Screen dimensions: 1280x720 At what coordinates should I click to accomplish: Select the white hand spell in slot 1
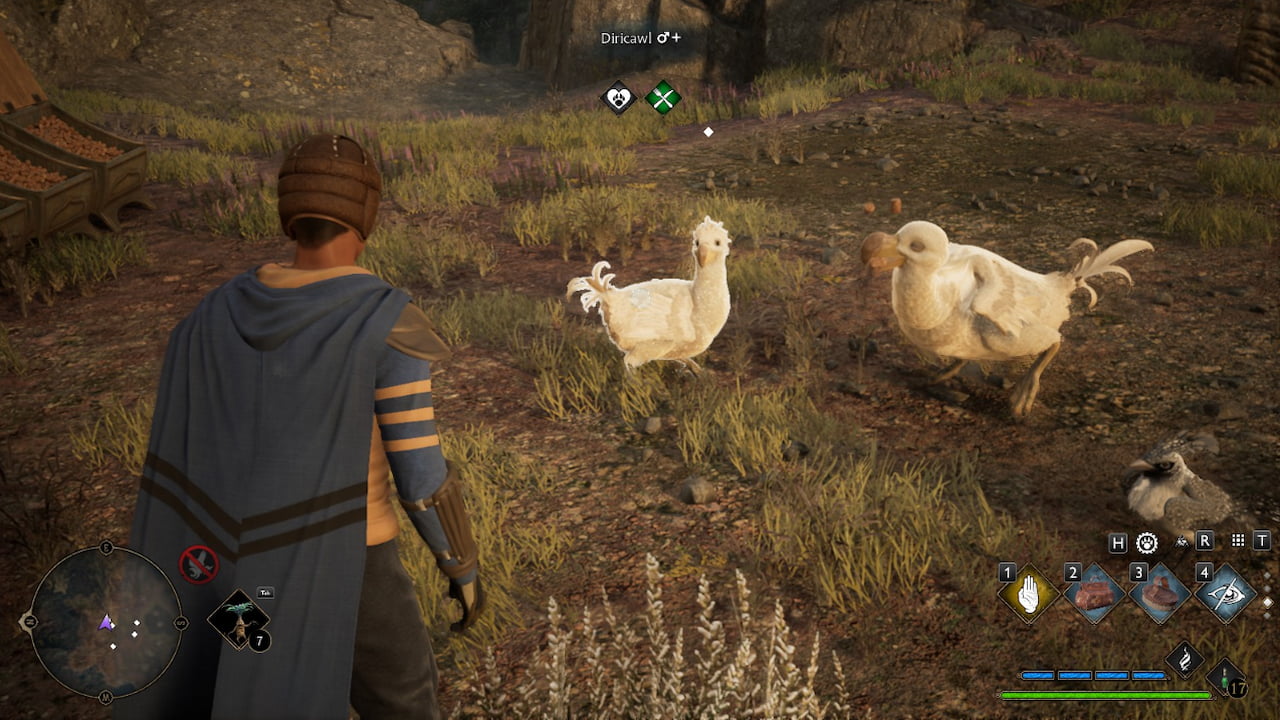point(1029,594)
